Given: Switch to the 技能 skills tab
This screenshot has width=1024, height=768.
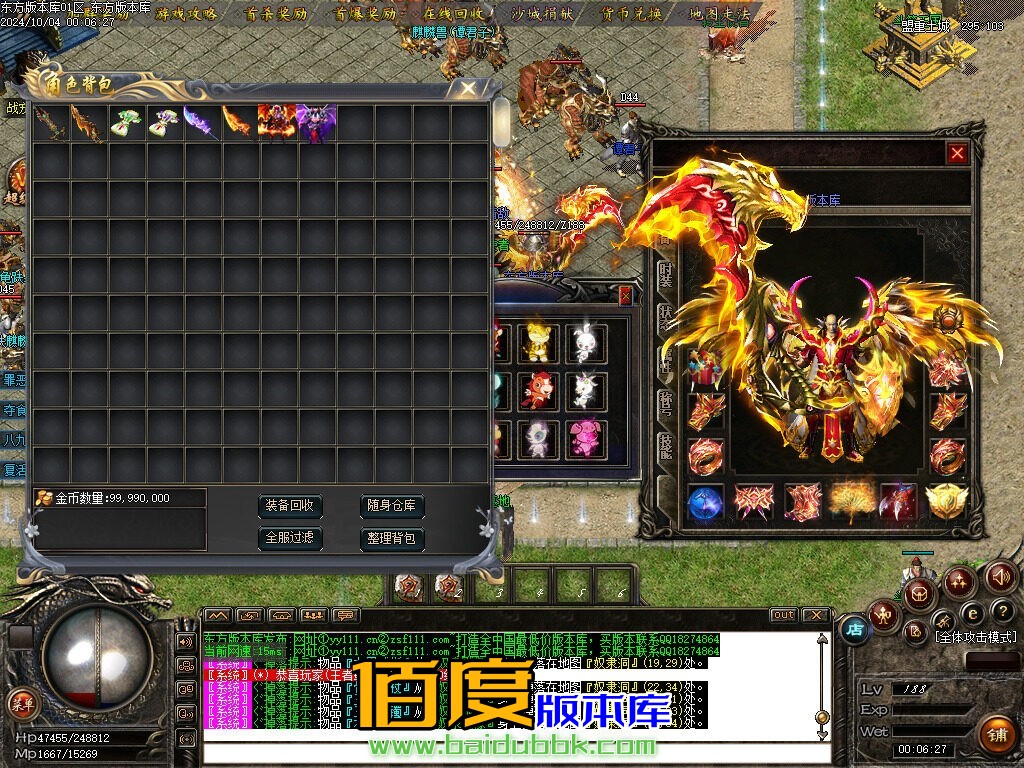Looking at the screenshot, I should tap(665, 445).
